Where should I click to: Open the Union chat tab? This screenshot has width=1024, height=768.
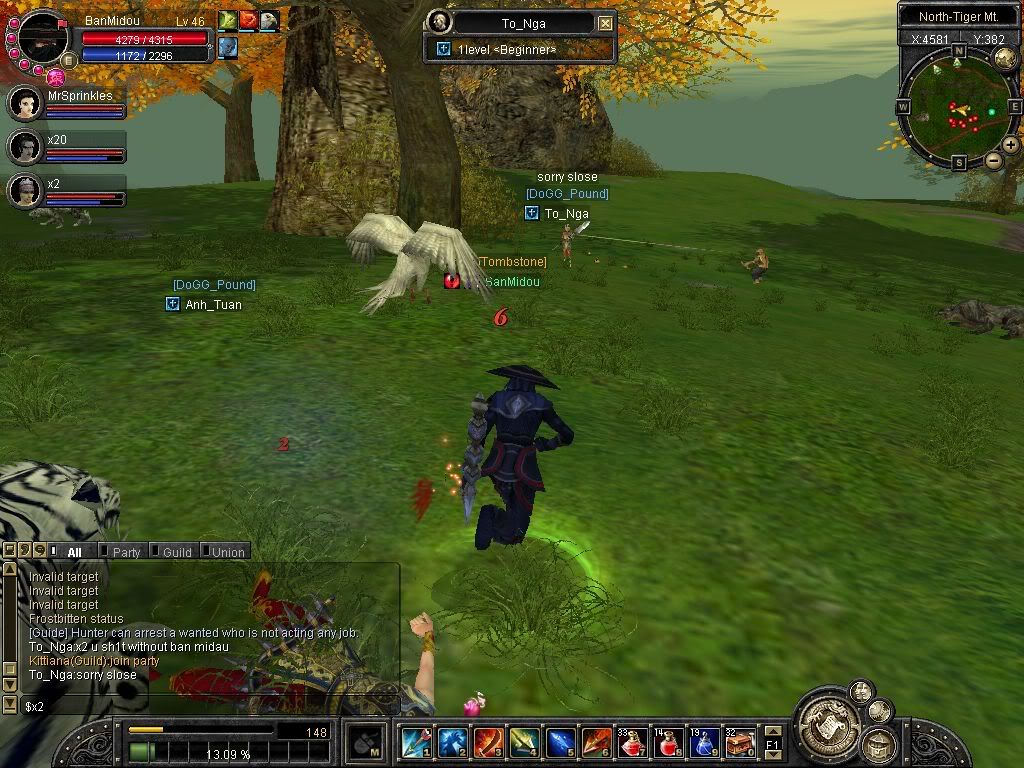[x=227, y=551]
